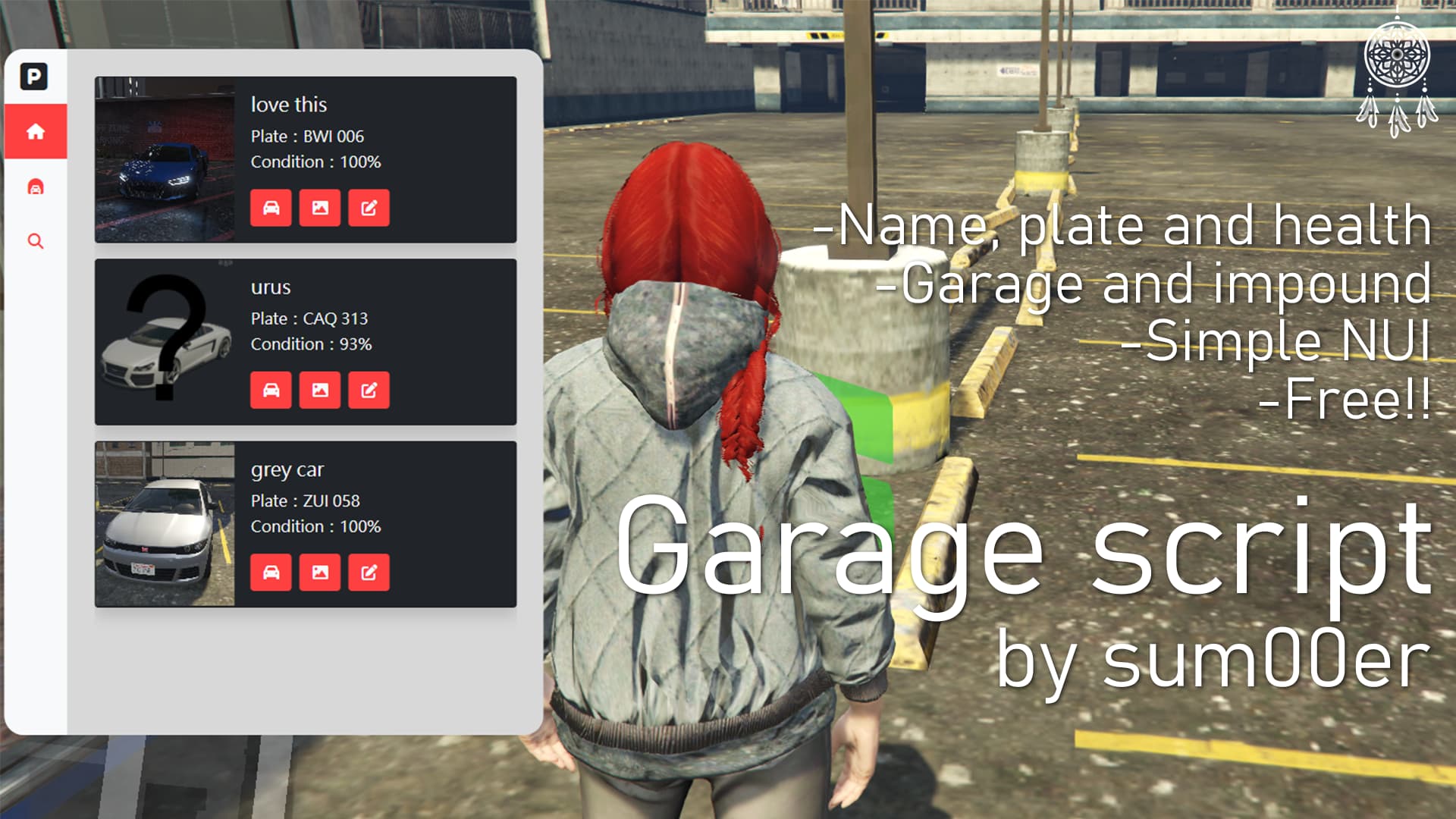Image resolution: width=1456 pixels, height=819 pixels.
Task: Select the urus Condition 93% text
Action: coord(311,344)
